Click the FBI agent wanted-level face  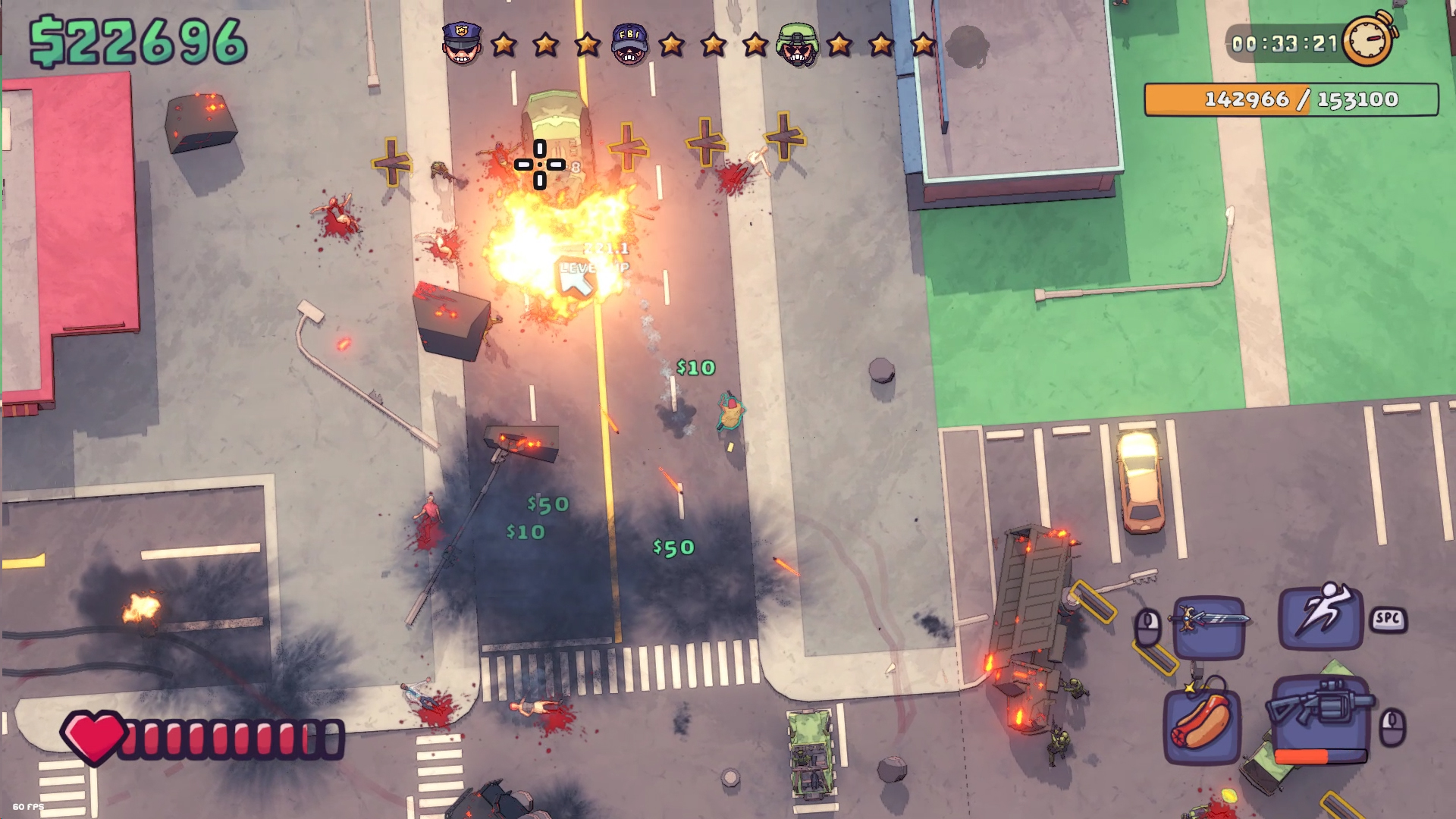(x=629, y=44)
